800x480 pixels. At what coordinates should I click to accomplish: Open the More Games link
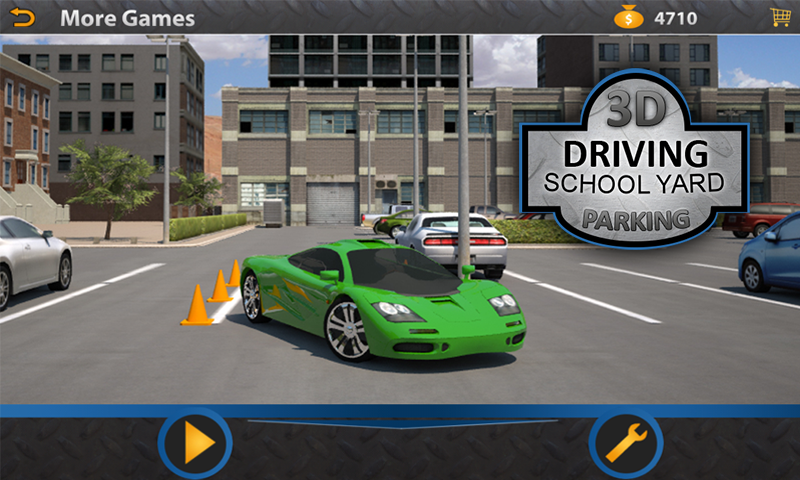click(127, 18)
